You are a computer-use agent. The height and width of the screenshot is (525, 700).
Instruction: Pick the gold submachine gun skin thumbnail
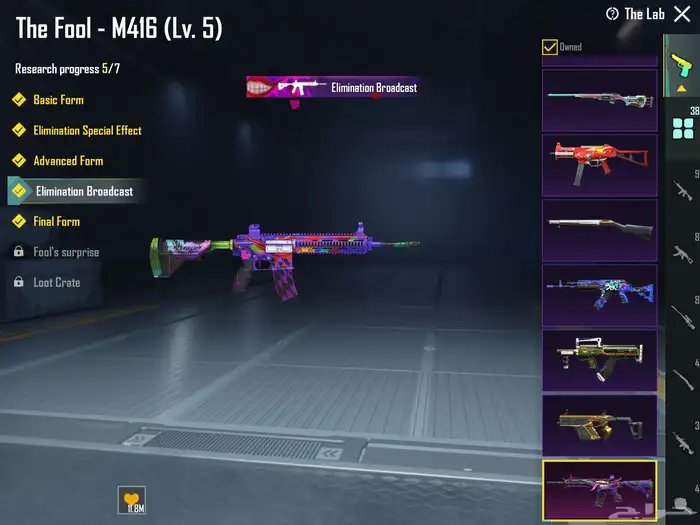click(x=599, y=425)
